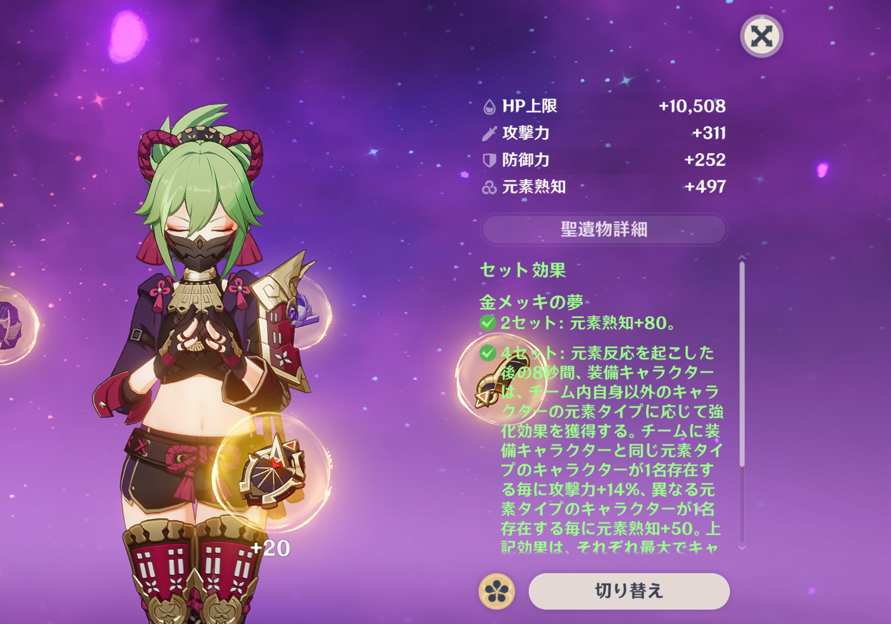Image resolution: width=891 pixels, height=624 pixels.
Task: Open the 聖遺物詳細 artifact details
Action: pos(603,229)
